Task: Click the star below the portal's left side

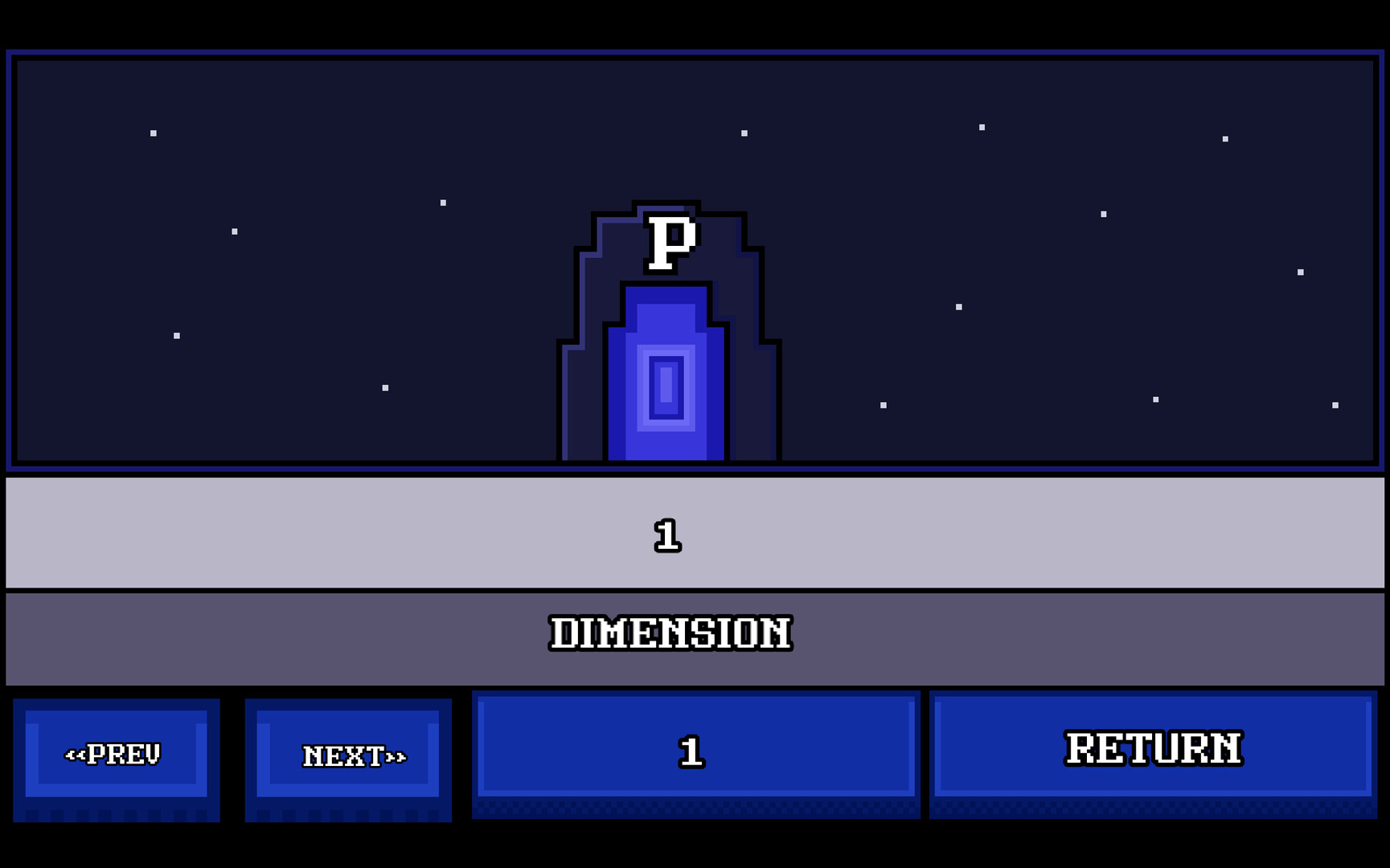Action: [385, 389]
